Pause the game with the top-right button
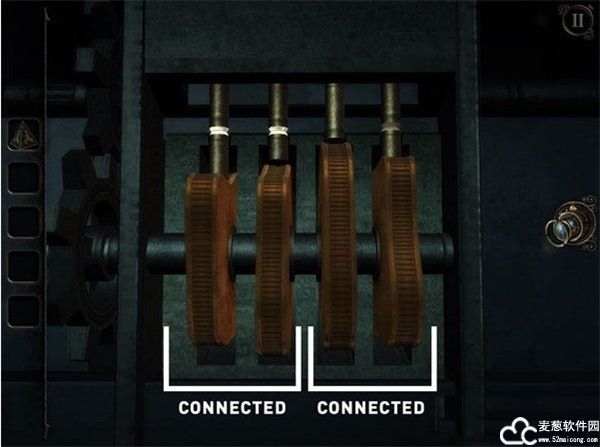Viewport: 600px width, 447px height. click(575, 21)
